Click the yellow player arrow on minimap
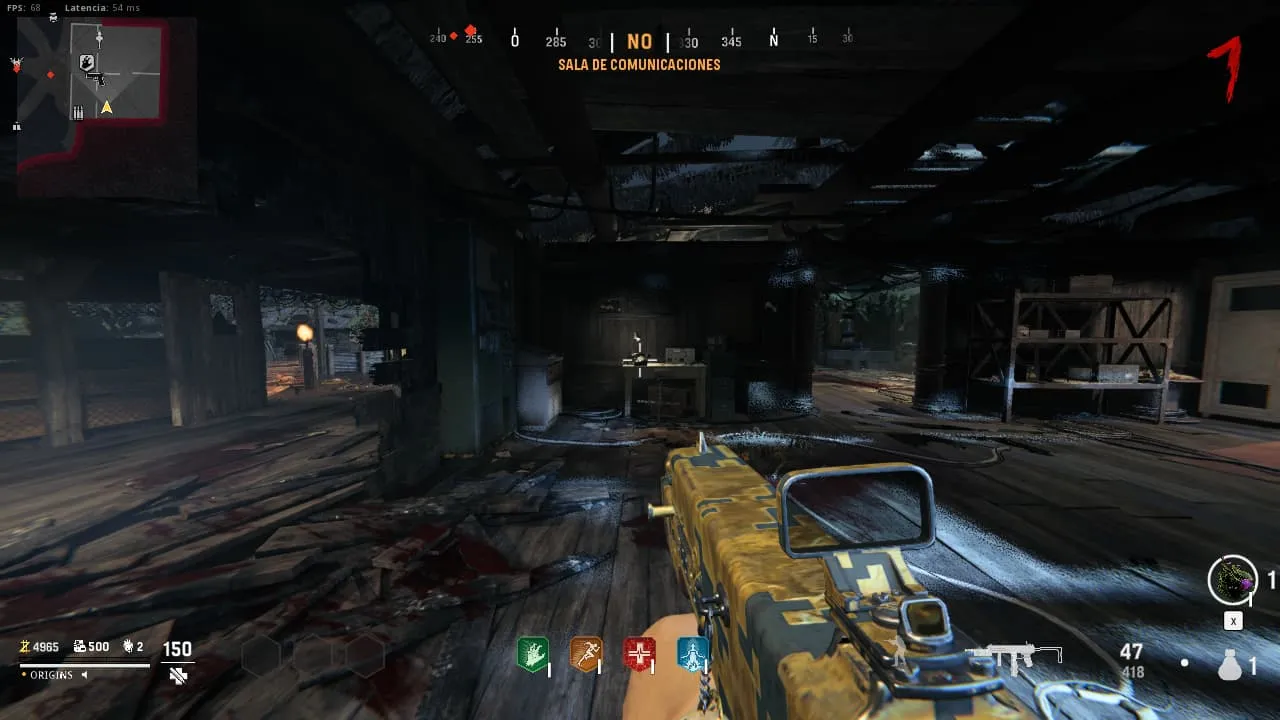 [x=106, y=107]
